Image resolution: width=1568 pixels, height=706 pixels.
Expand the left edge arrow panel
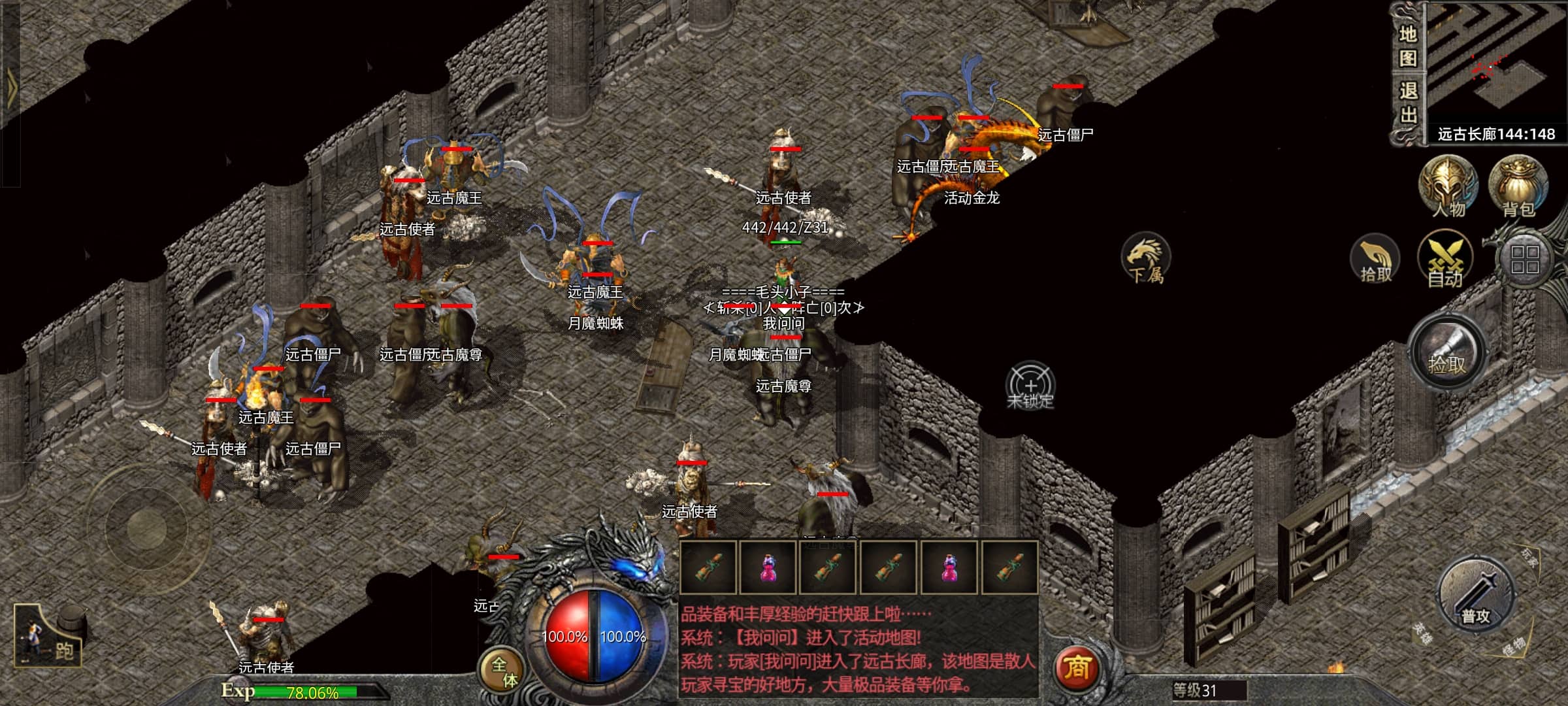(10, 85)
